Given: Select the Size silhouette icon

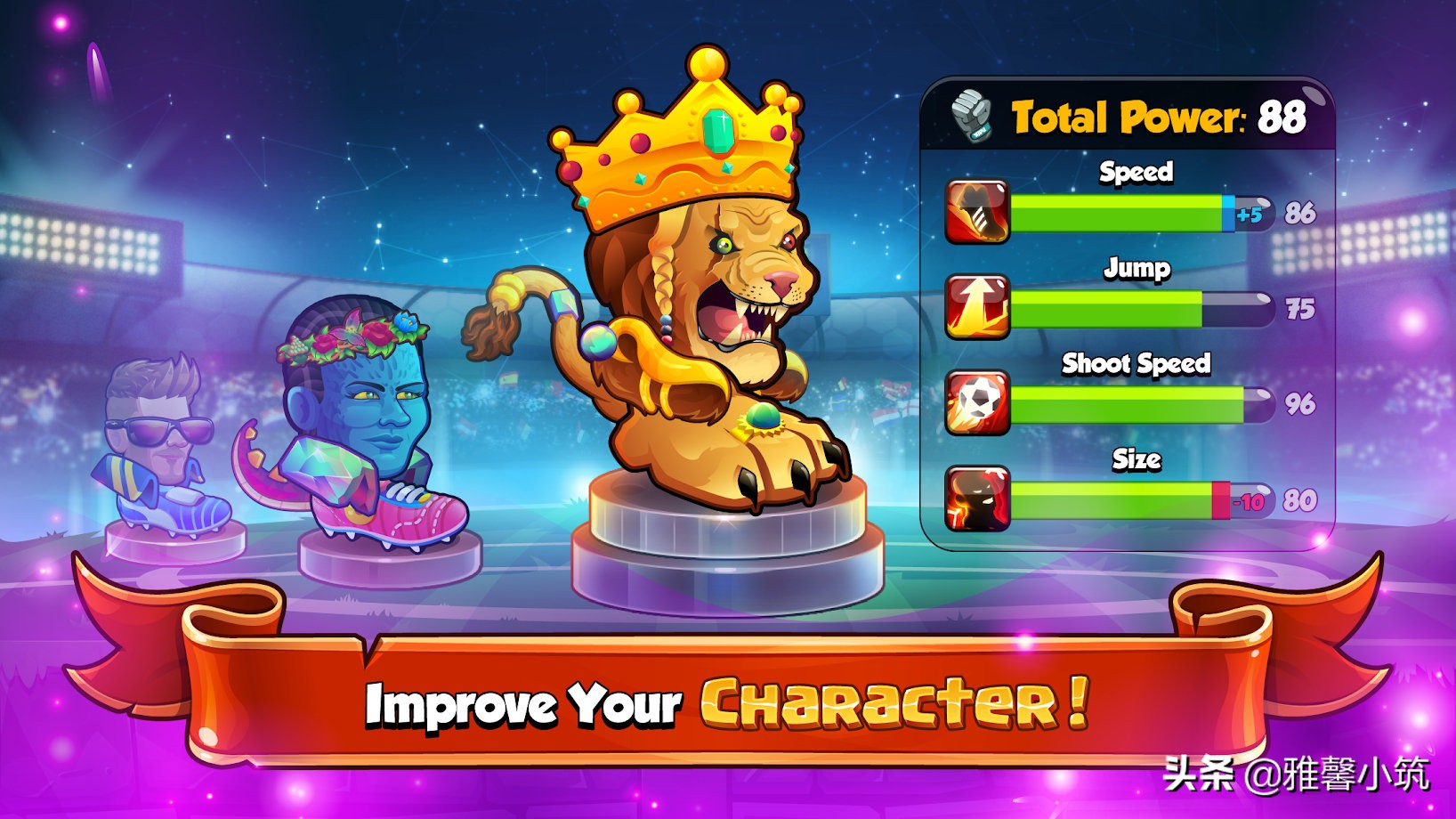Looking at the screenshot, I should point(978,501).
